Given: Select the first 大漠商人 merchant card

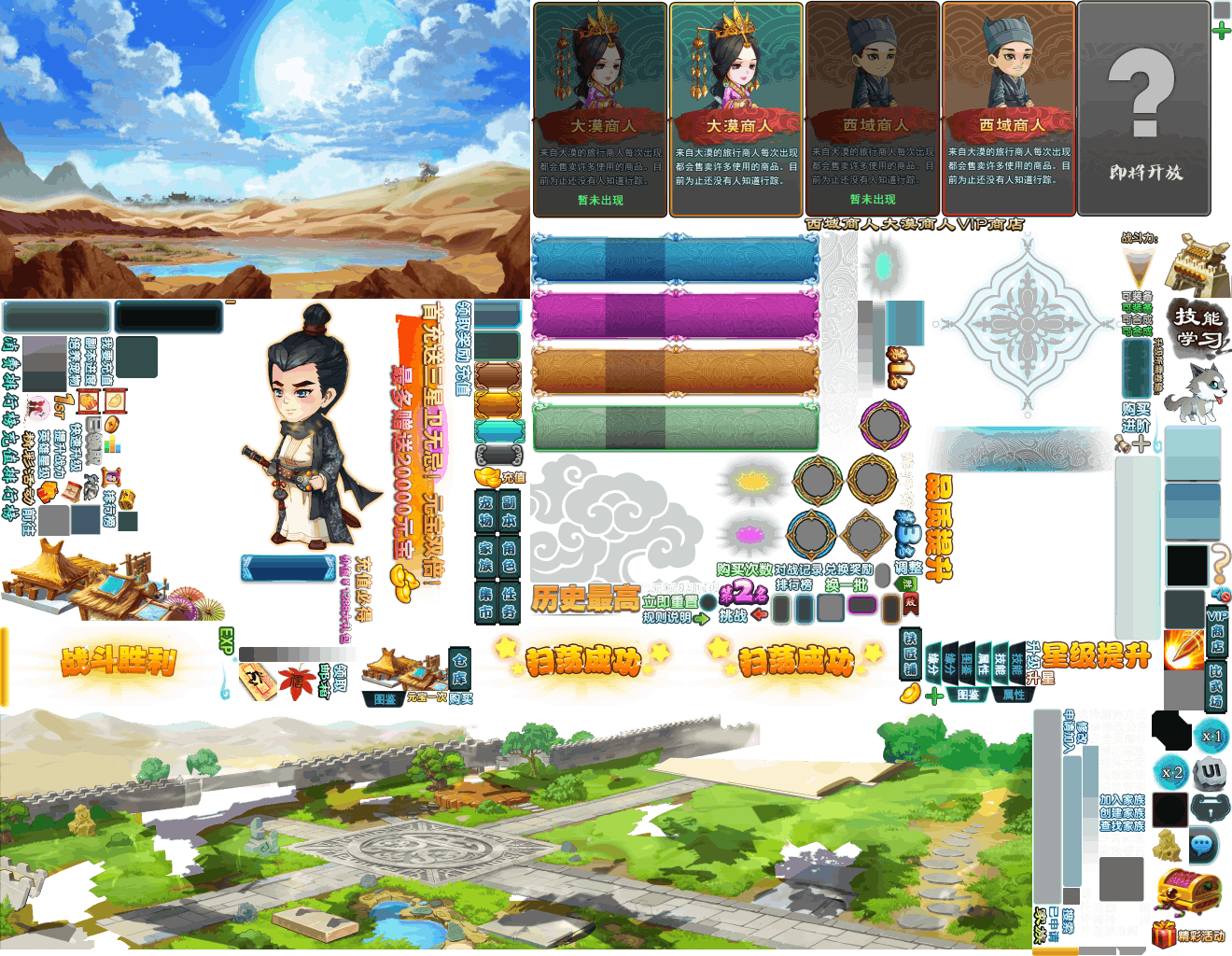Looking at the screenshot, I should 599,109.
